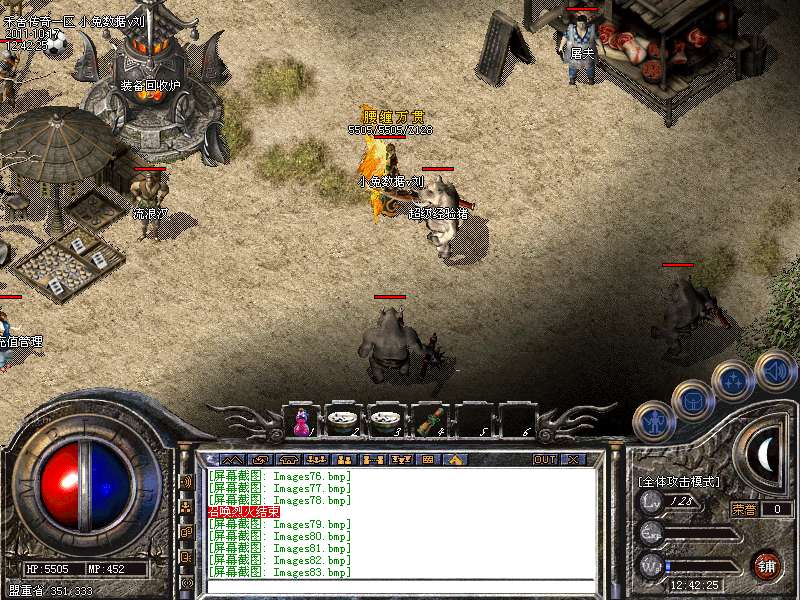Change the 全体攻击模式 attack mode label

[x=679, y=482]
